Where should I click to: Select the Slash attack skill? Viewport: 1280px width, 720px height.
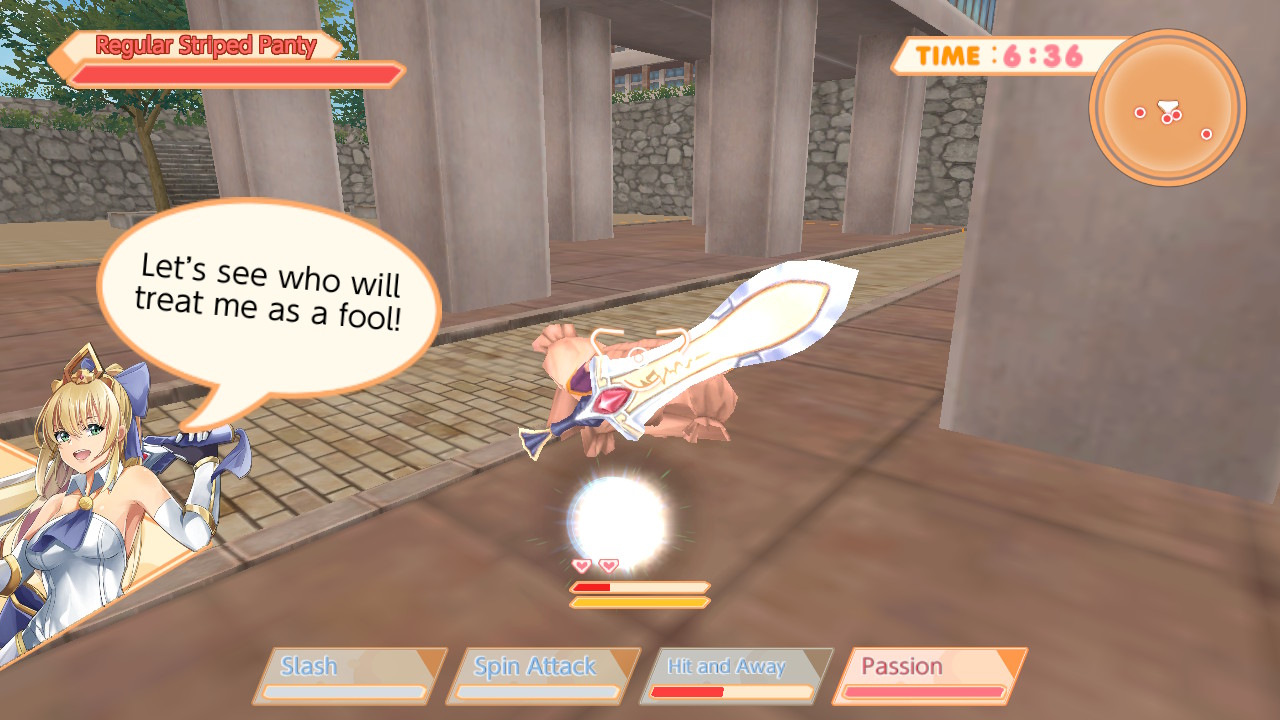coord(346,665)
